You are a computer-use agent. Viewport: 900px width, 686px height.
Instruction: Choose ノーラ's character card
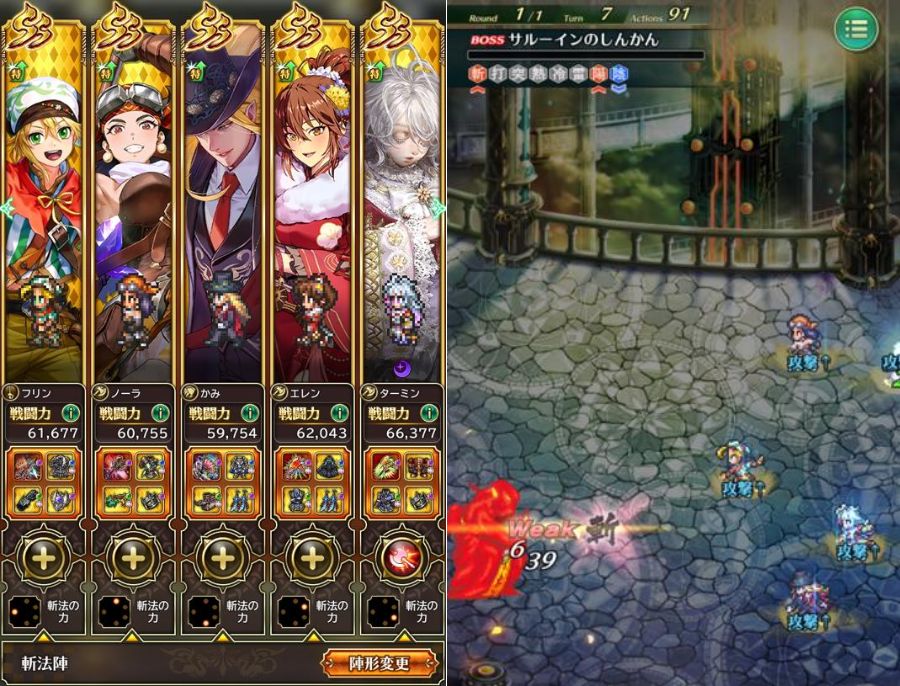pos(133,200)
